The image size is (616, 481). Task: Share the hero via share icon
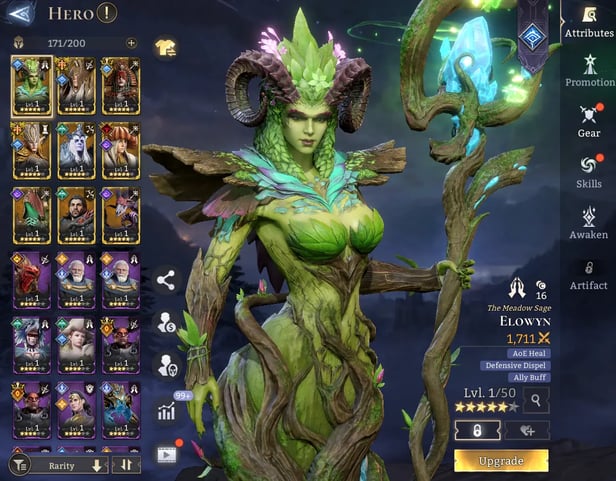[166, 281]
